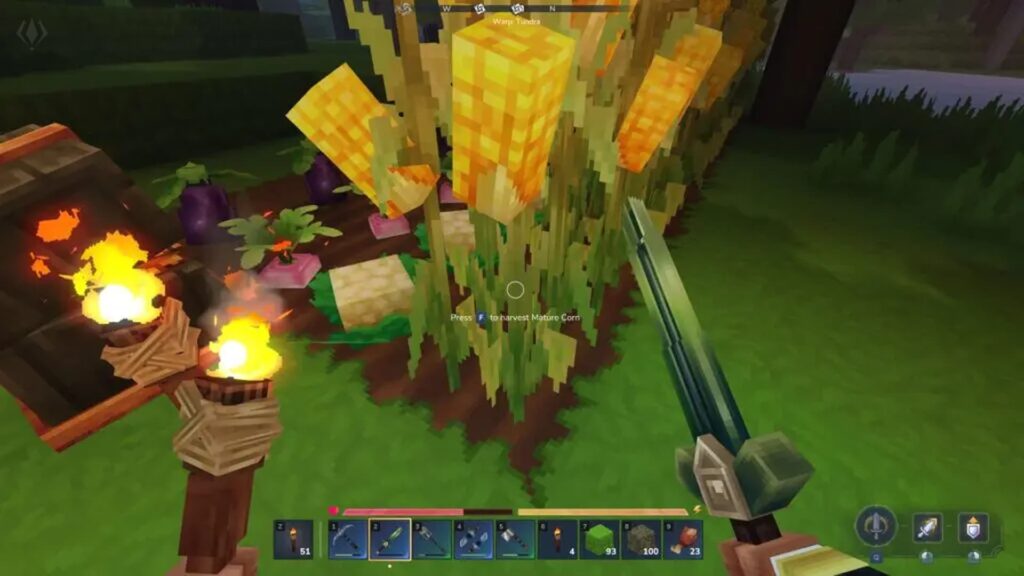Select the cooked meat stack of 23
Image resolution: width=1024 pixels, height=576 pixels.
pos(683,540)
